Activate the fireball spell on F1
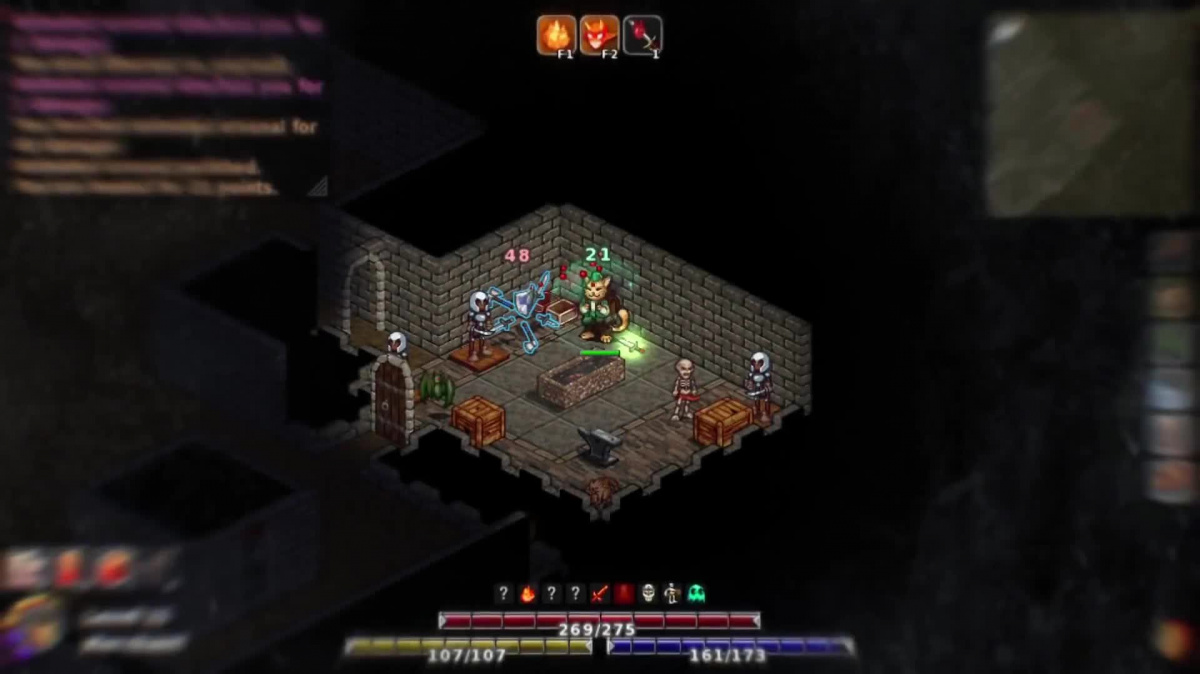Image resolution: width=1200 pixels, height=674 pixels. click(556, 35)
